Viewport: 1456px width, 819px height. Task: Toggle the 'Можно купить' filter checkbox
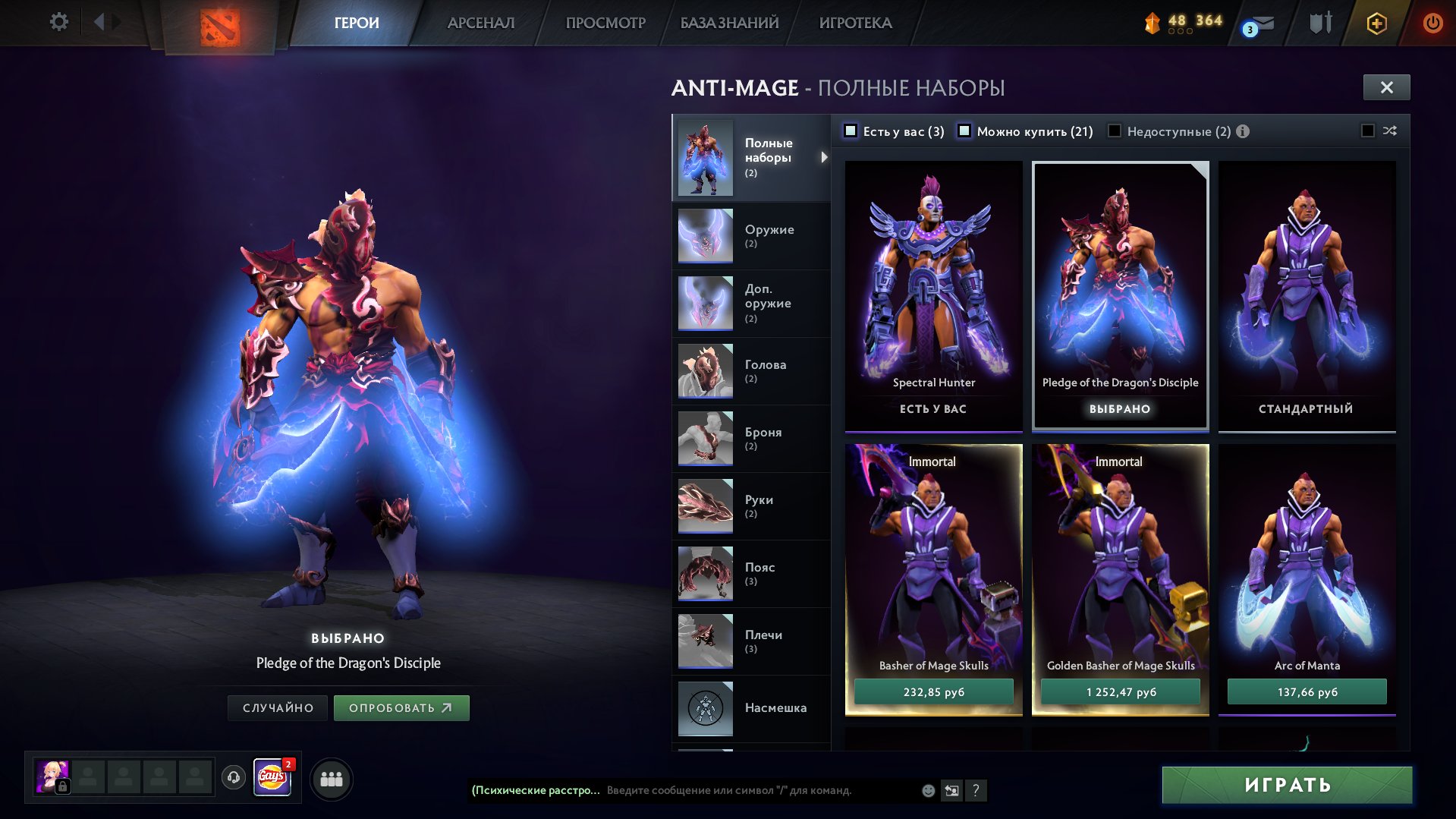964,131
